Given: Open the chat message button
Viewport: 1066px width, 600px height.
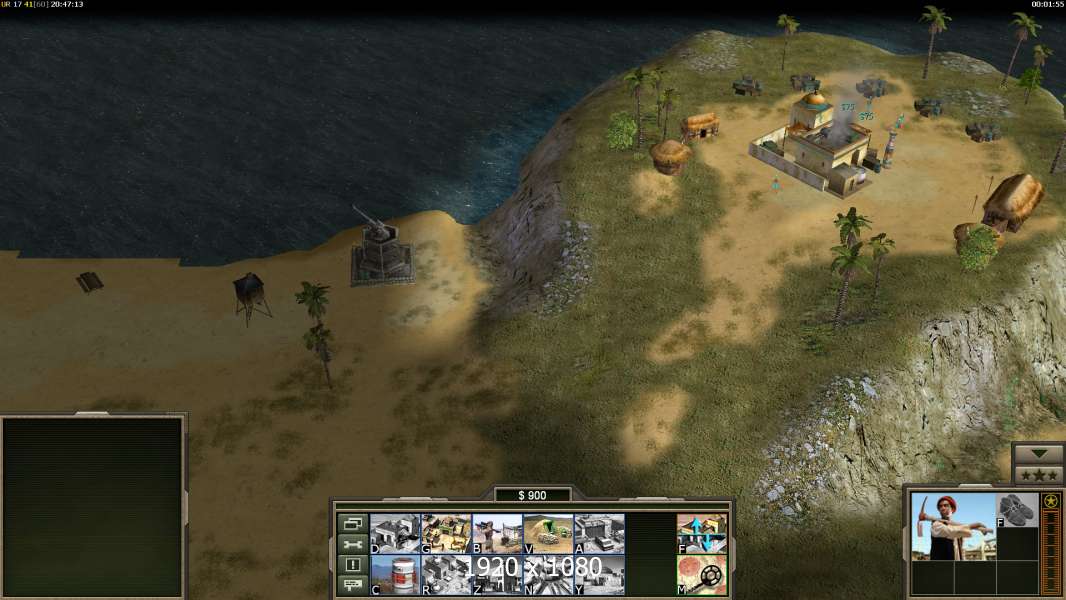Looking at the screenshot, I should click(353, 586).
